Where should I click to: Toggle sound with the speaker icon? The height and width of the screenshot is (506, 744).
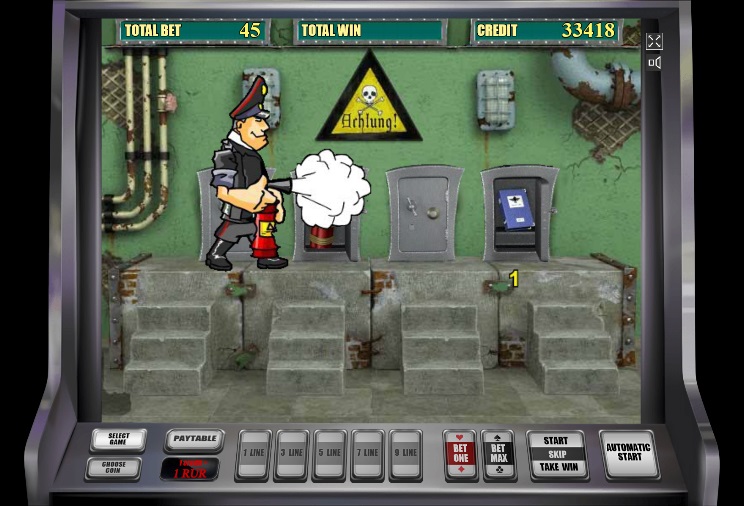654,63
